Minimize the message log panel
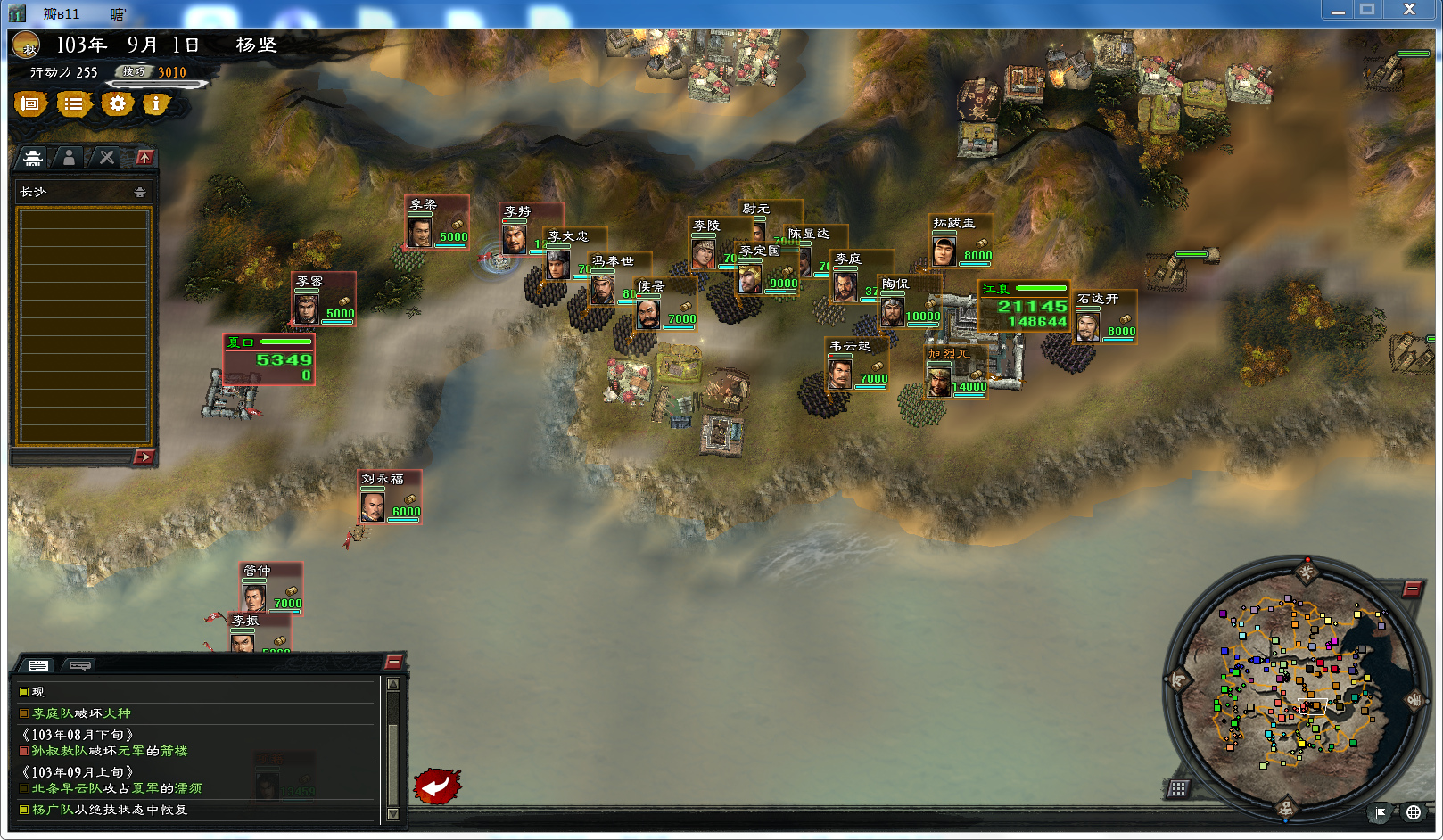The height and width of the screenshot is (840, 1443). (393, 662)
